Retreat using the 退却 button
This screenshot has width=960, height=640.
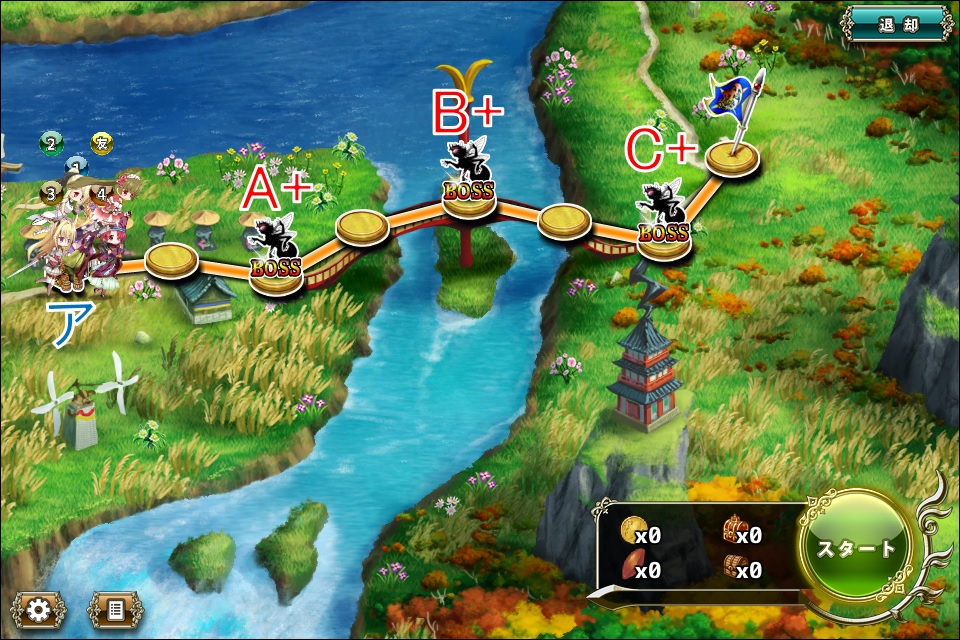tap(895, 22)
